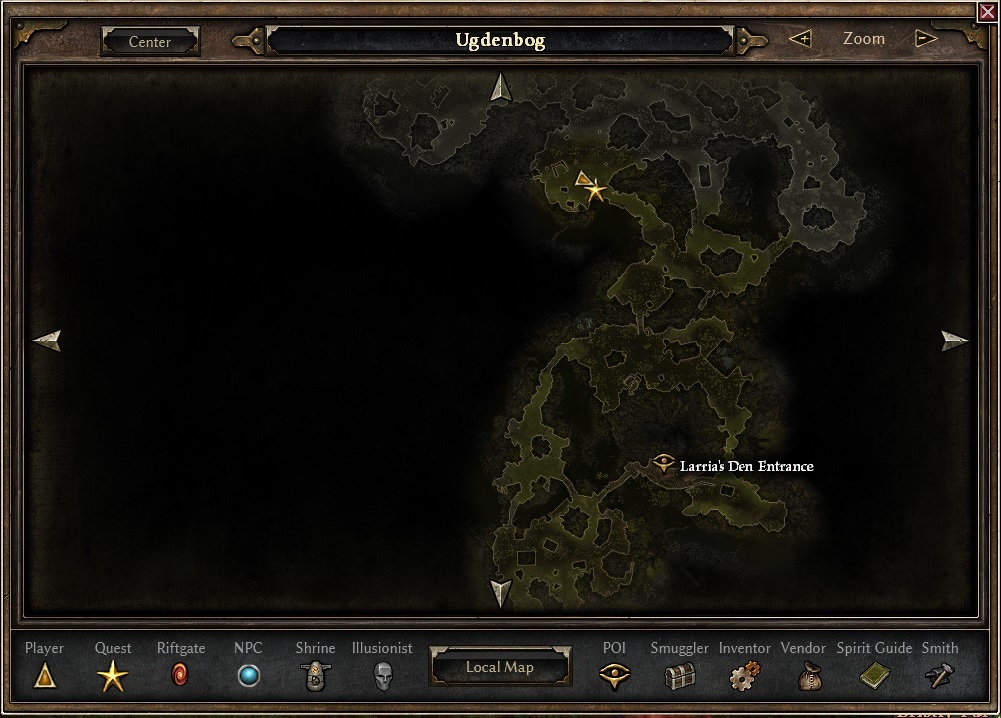Toggle the Shrine legend icon

click(315, 676)
